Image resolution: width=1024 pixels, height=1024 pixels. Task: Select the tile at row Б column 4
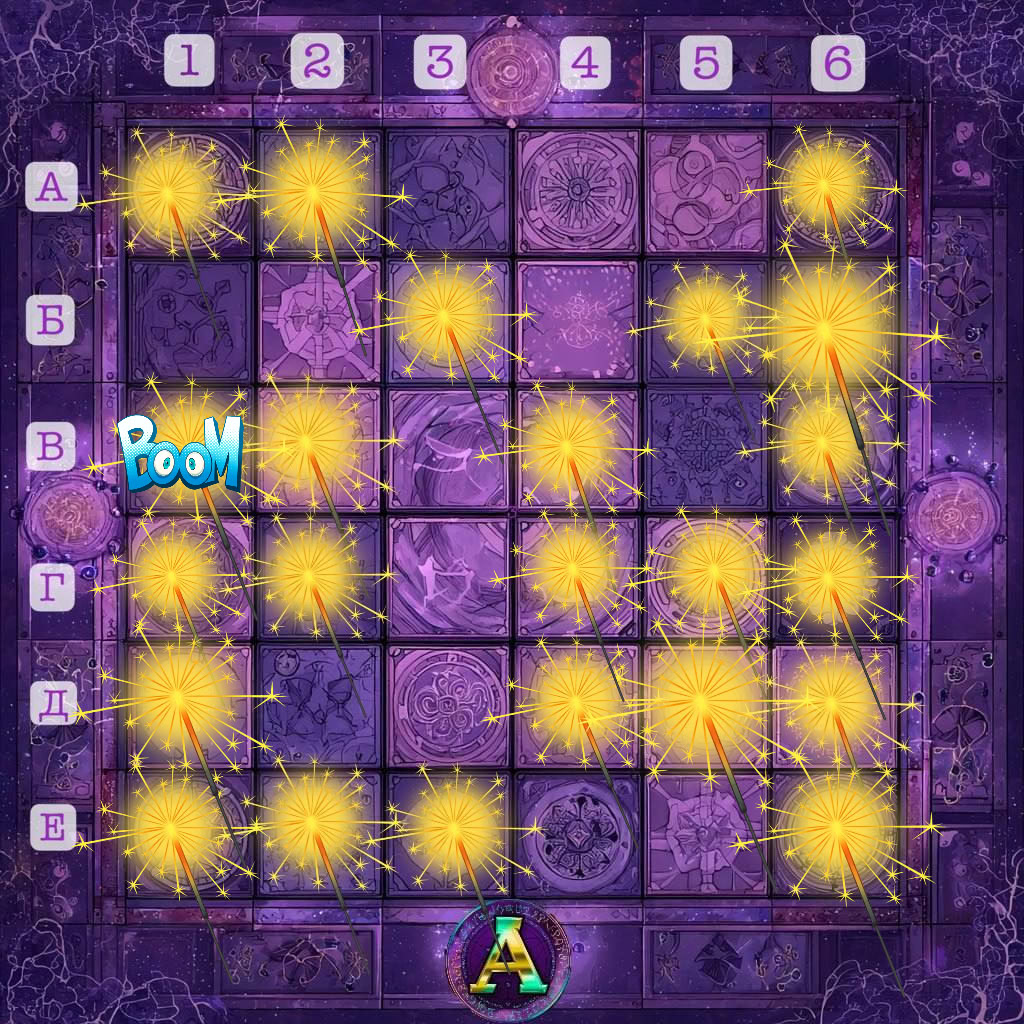pyautogui.click(x=577, y=320)
